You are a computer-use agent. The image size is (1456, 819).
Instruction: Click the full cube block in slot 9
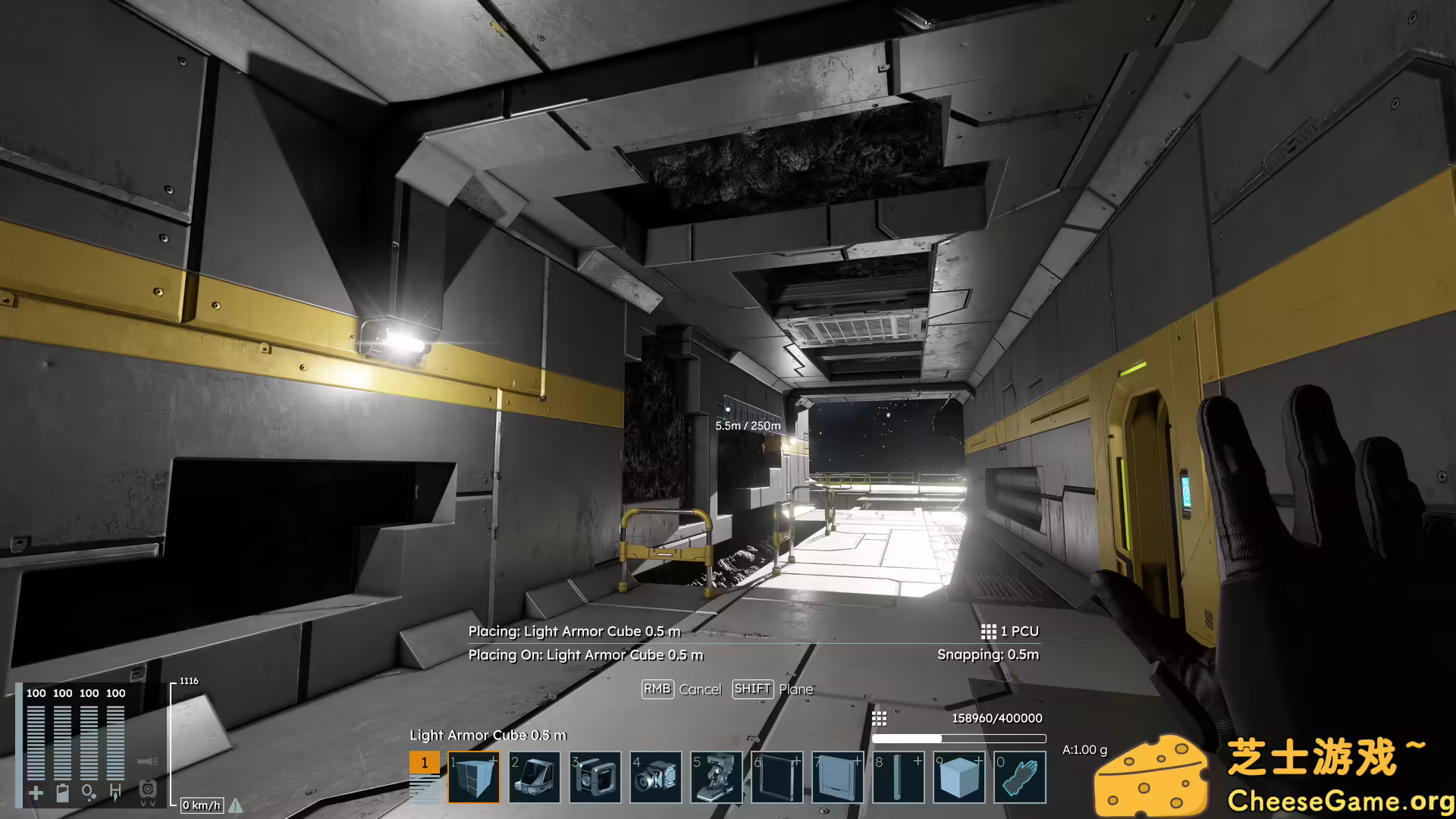tap(959, 777)
